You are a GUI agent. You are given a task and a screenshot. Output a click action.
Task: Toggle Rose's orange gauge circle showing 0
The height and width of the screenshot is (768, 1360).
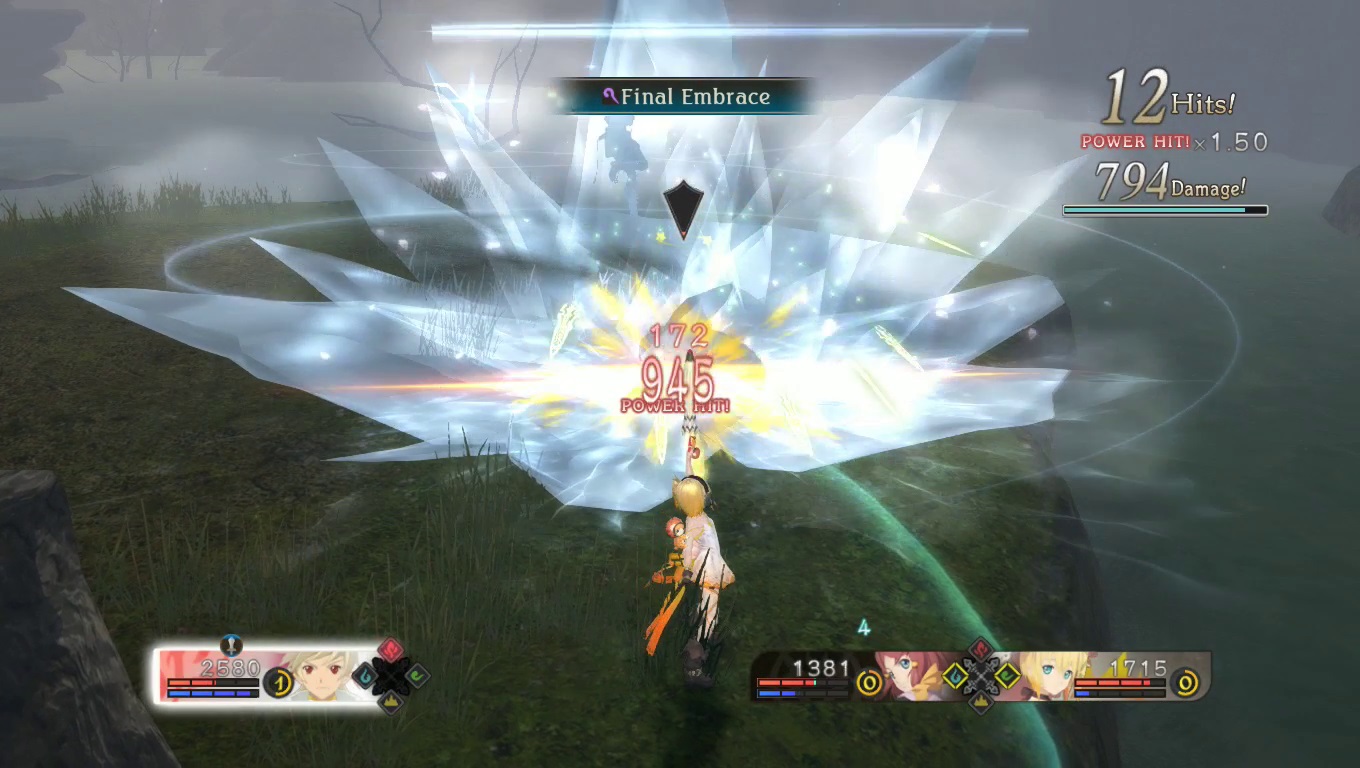[868, 683]
